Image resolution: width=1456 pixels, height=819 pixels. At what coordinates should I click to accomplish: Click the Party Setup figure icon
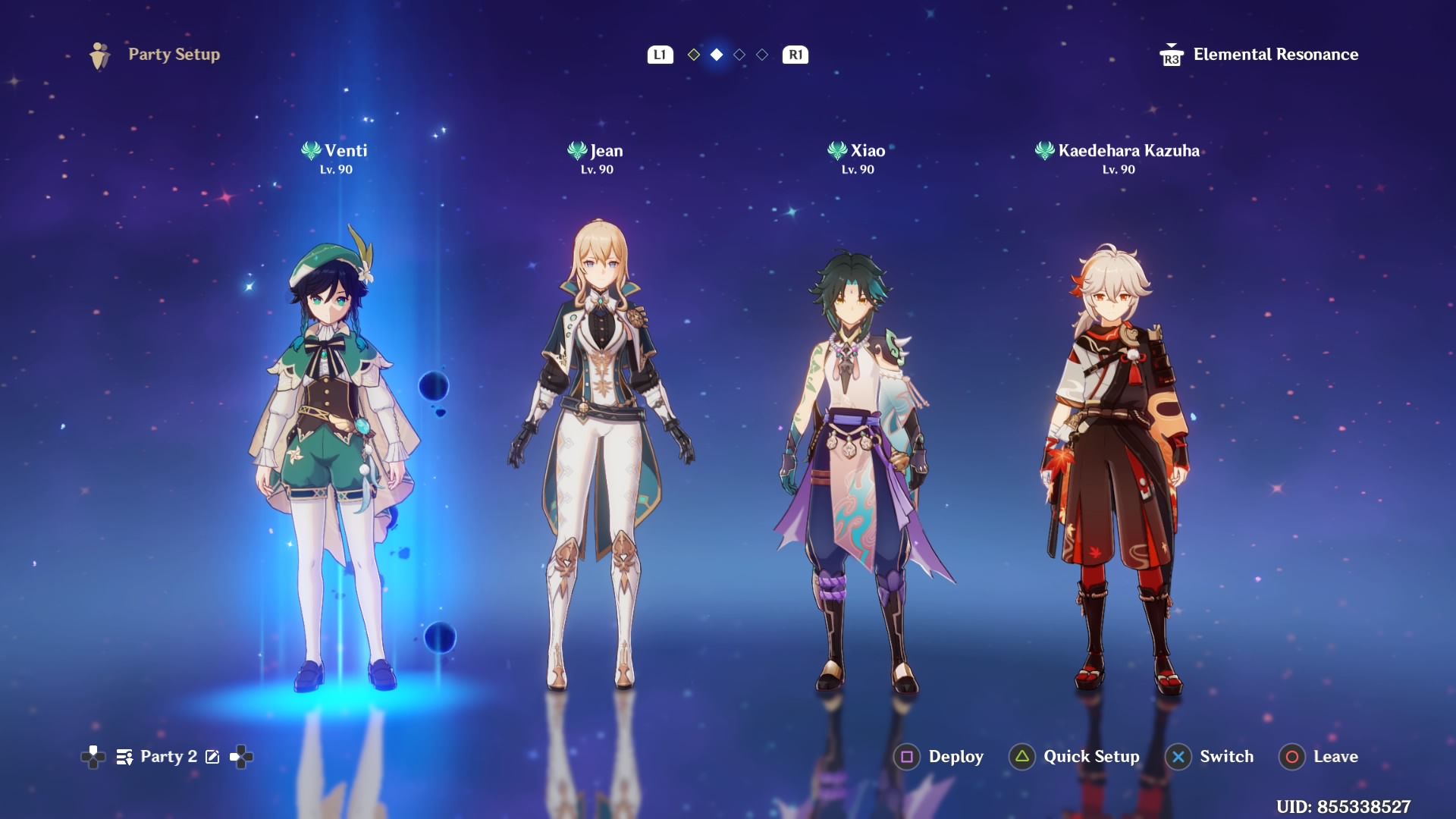(98, 54)
